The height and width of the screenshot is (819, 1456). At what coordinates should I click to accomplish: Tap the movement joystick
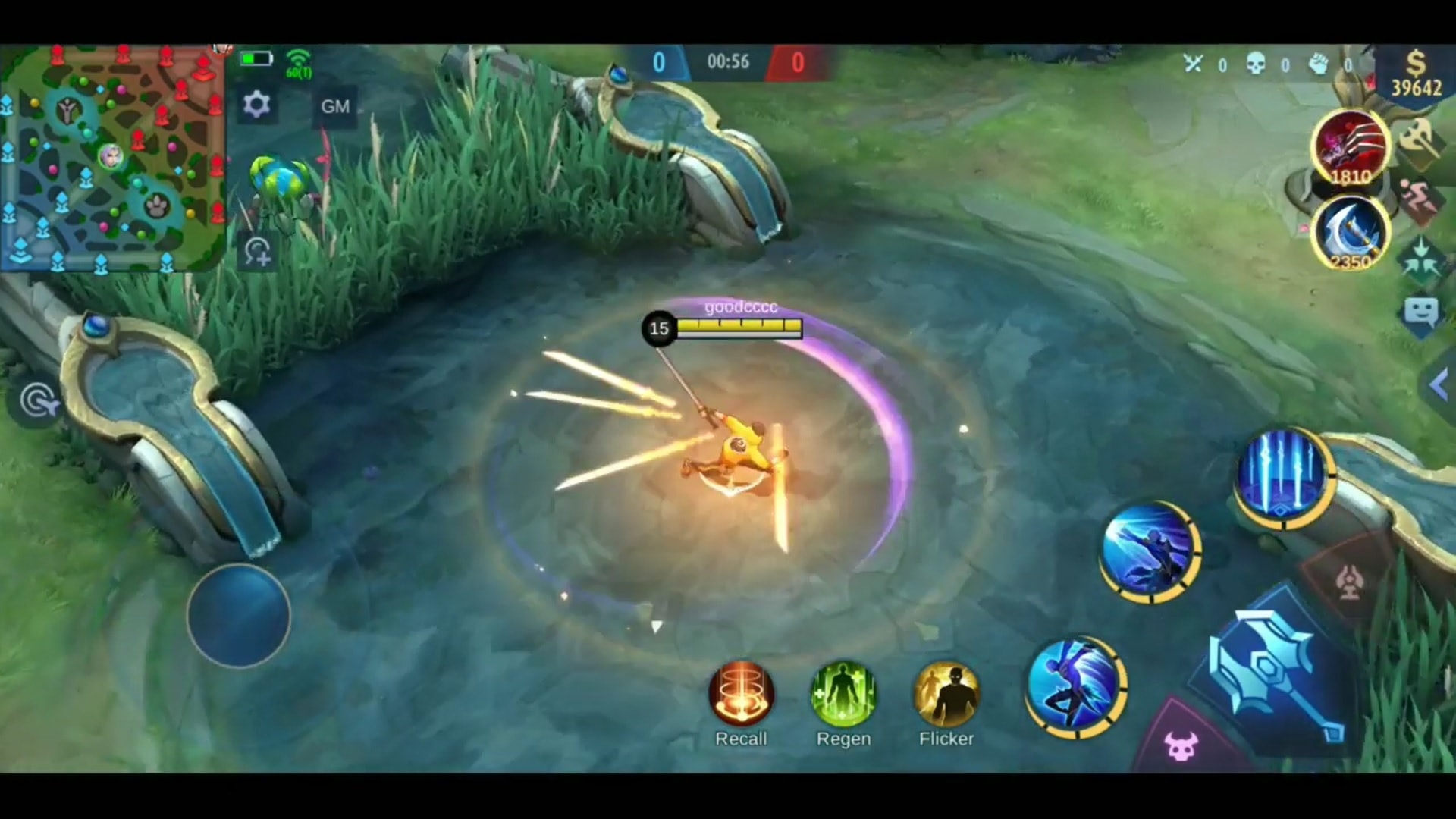pyautogui.click(x=239, y=616)
